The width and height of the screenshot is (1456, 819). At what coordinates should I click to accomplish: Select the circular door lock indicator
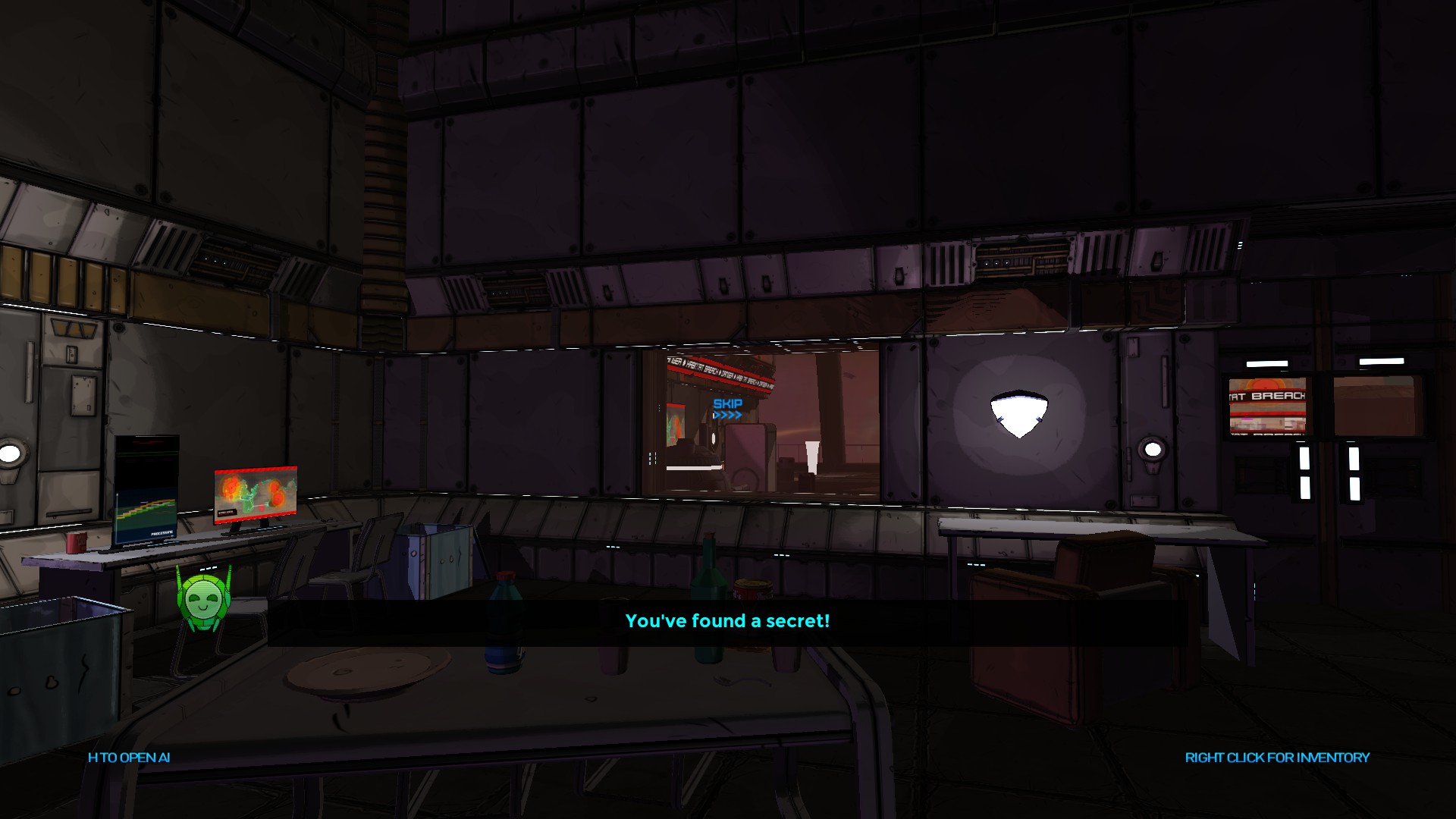click(x=1153, y=450)
